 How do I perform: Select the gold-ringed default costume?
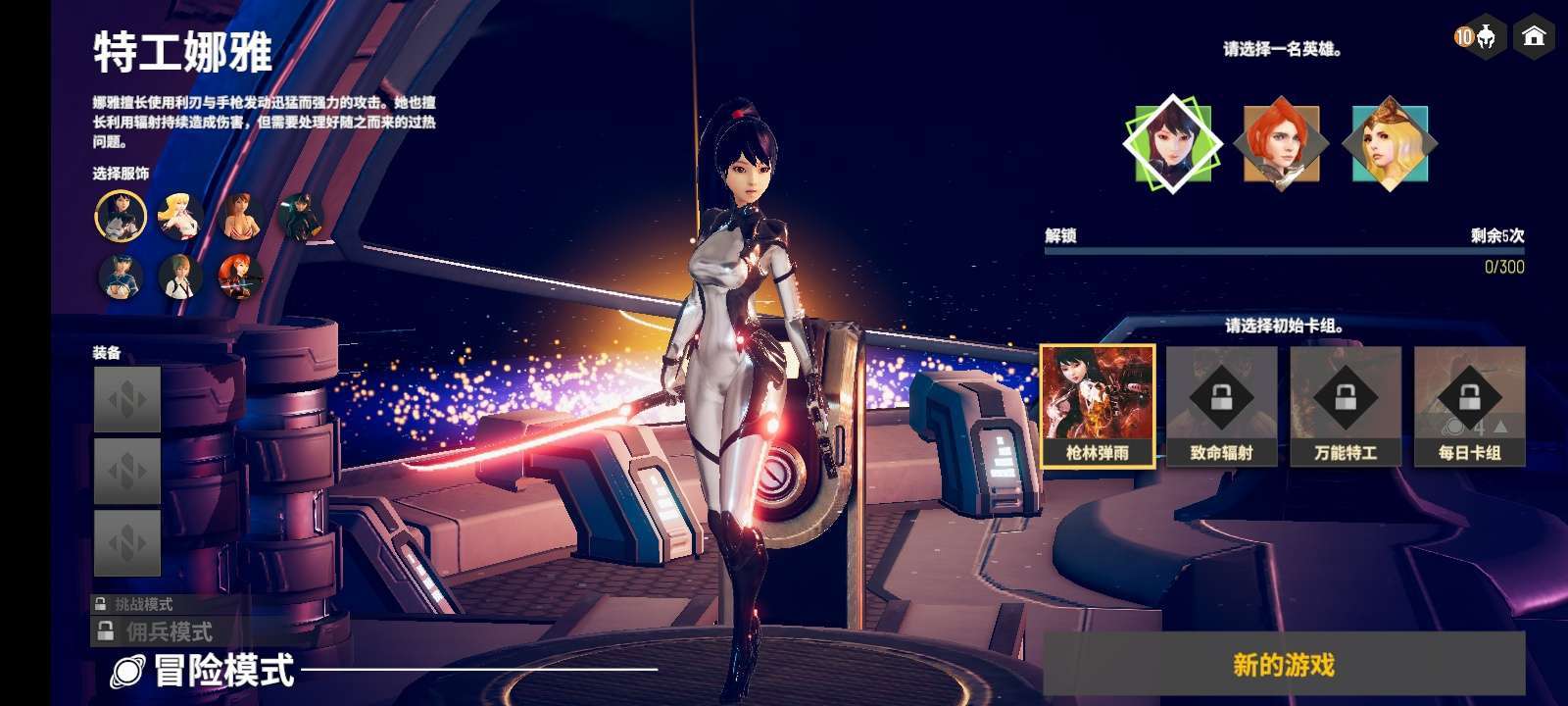coord(121,216)
